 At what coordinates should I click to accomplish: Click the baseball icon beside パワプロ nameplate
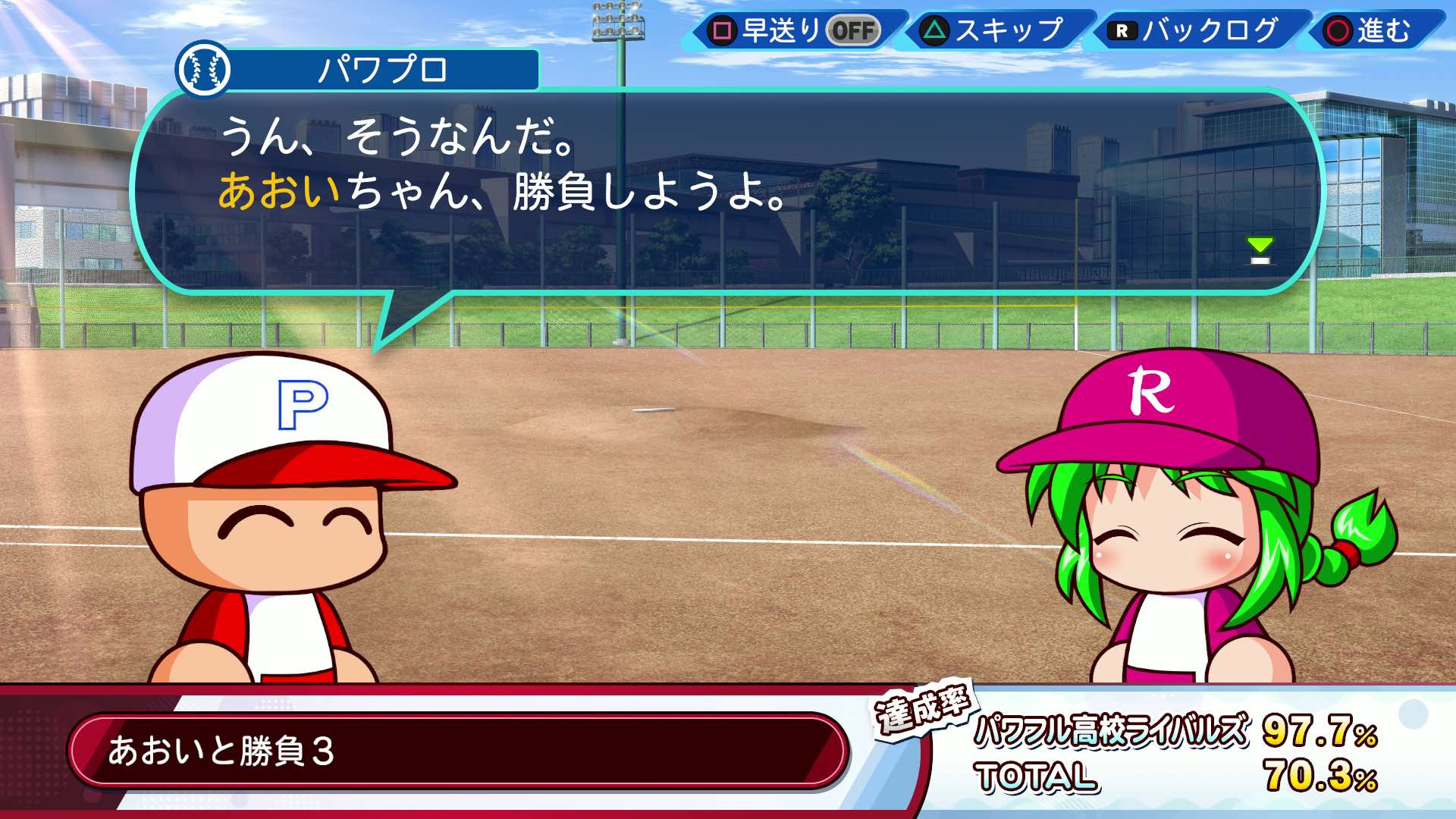[x=205, y=71]
